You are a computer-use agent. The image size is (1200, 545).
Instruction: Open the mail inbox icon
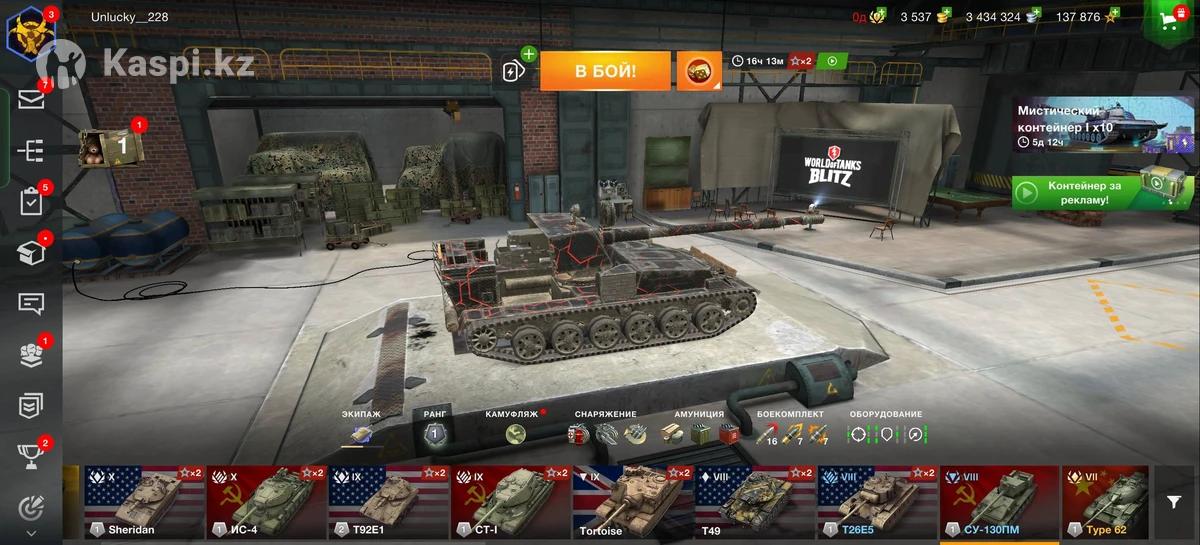pos(31,99)
